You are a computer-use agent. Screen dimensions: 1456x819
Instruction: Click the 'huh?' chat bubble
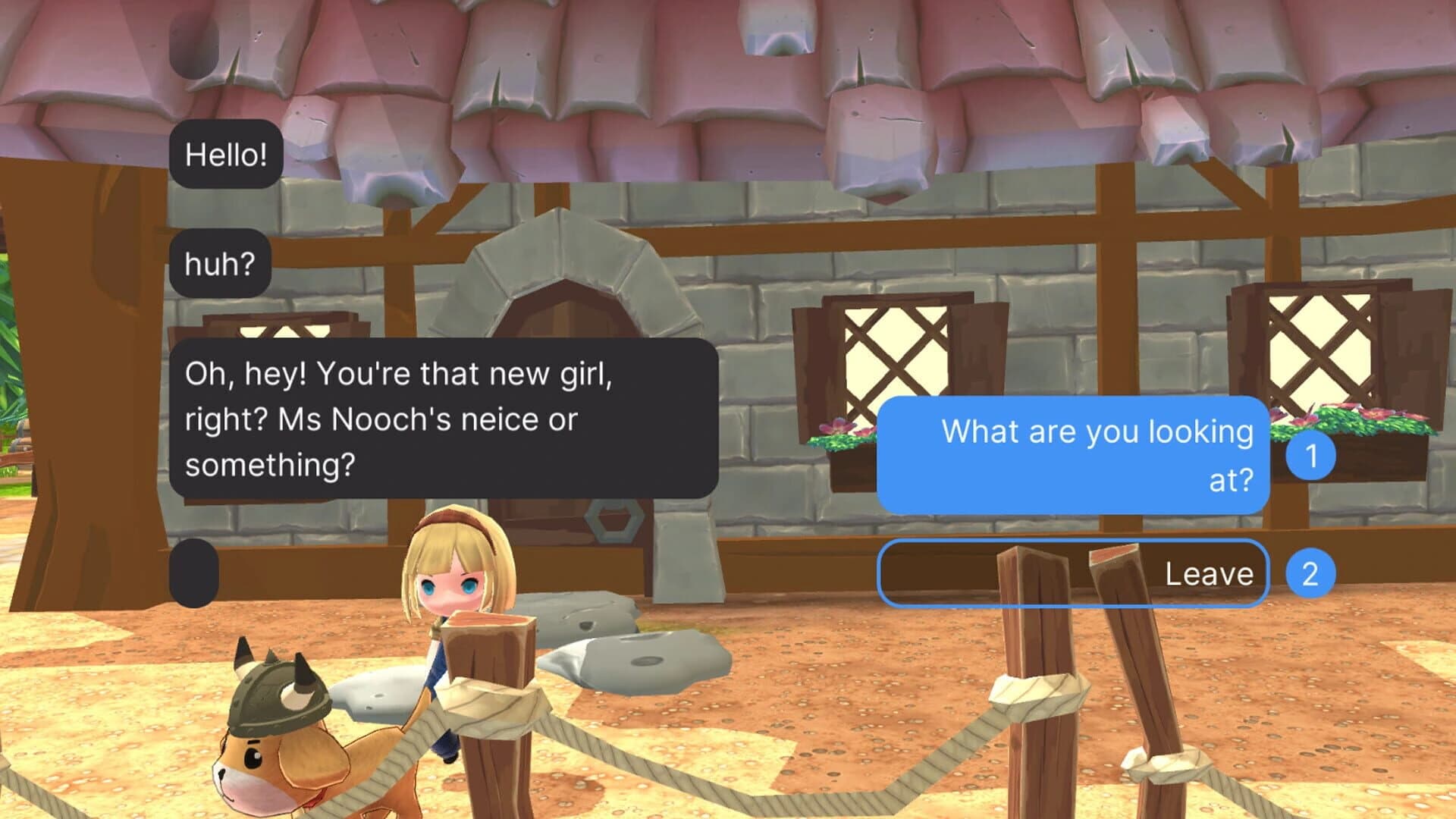219,263
